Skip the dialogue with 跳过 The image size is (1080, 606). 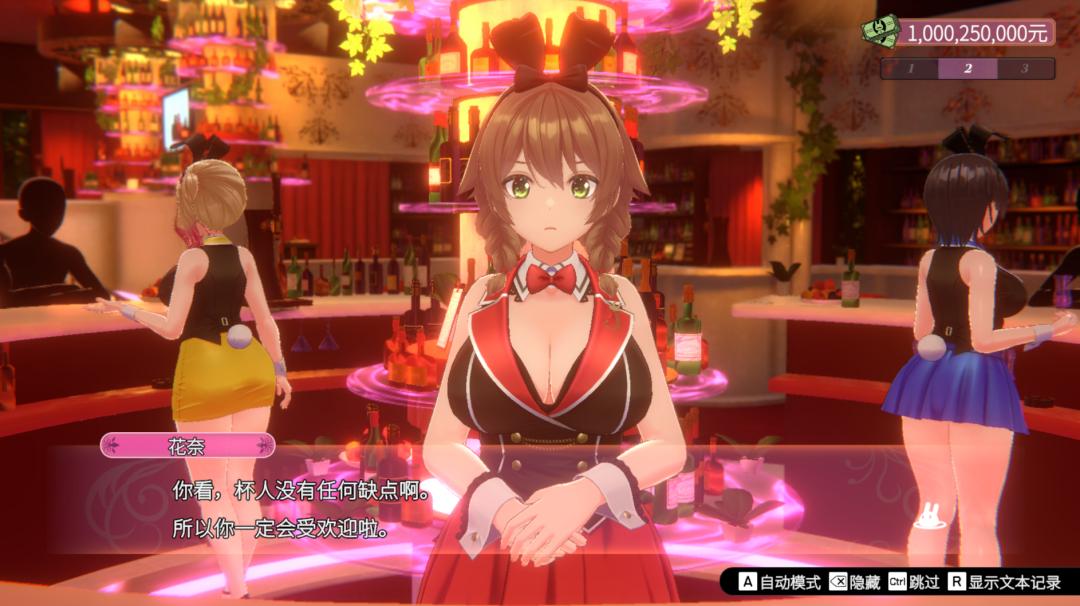tap(914, 582)
